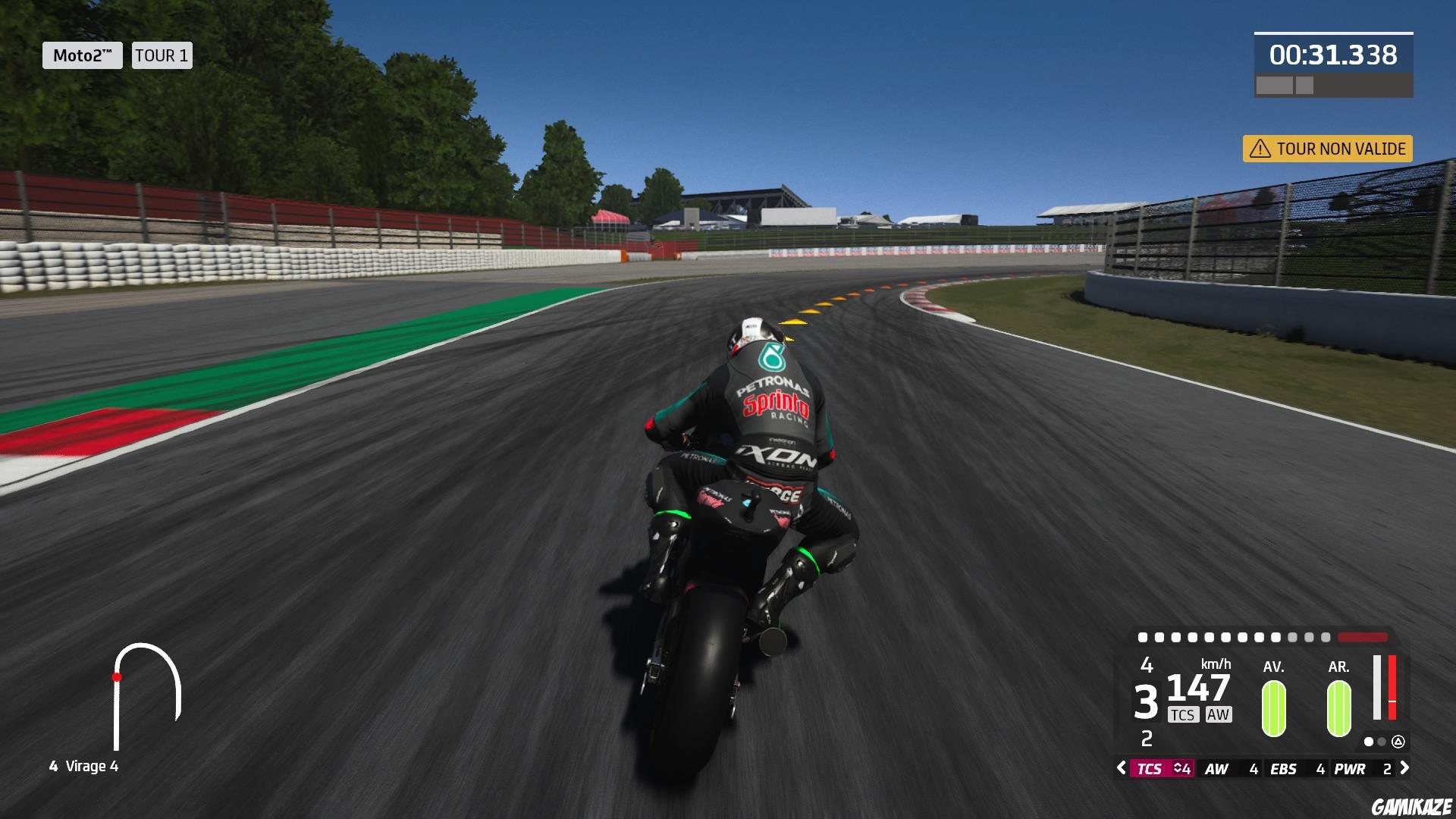Click the right chevron of the settings bar
Image resolution: width=1456 pixels, height=819 pixels.
click(x=1404, y=767)
